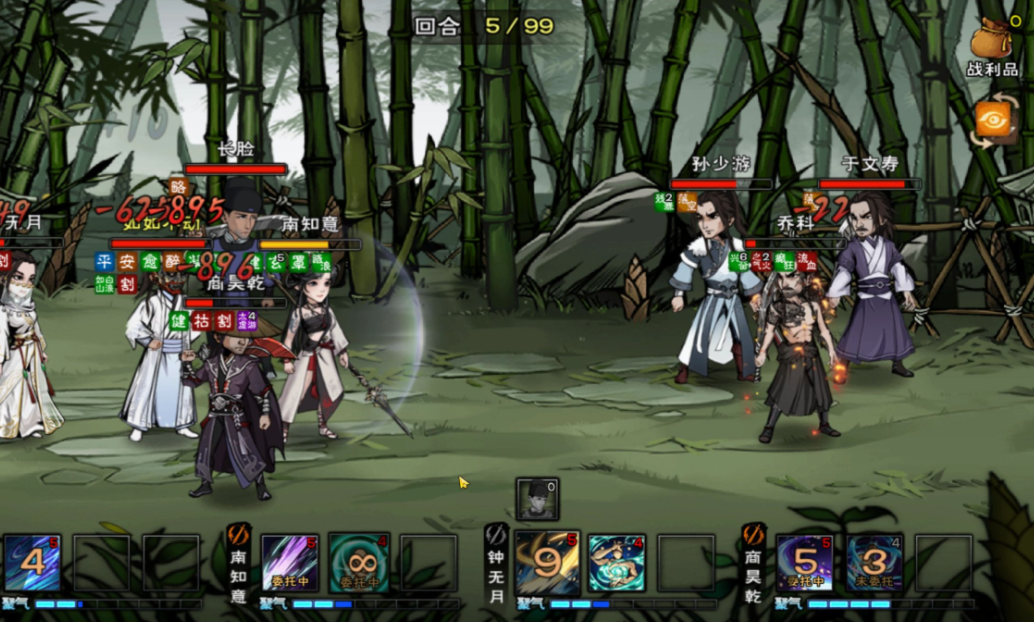Viewport: 1034px width, 622px height.
Task: Select 南知意's purple slash skill
Action: 290,563
